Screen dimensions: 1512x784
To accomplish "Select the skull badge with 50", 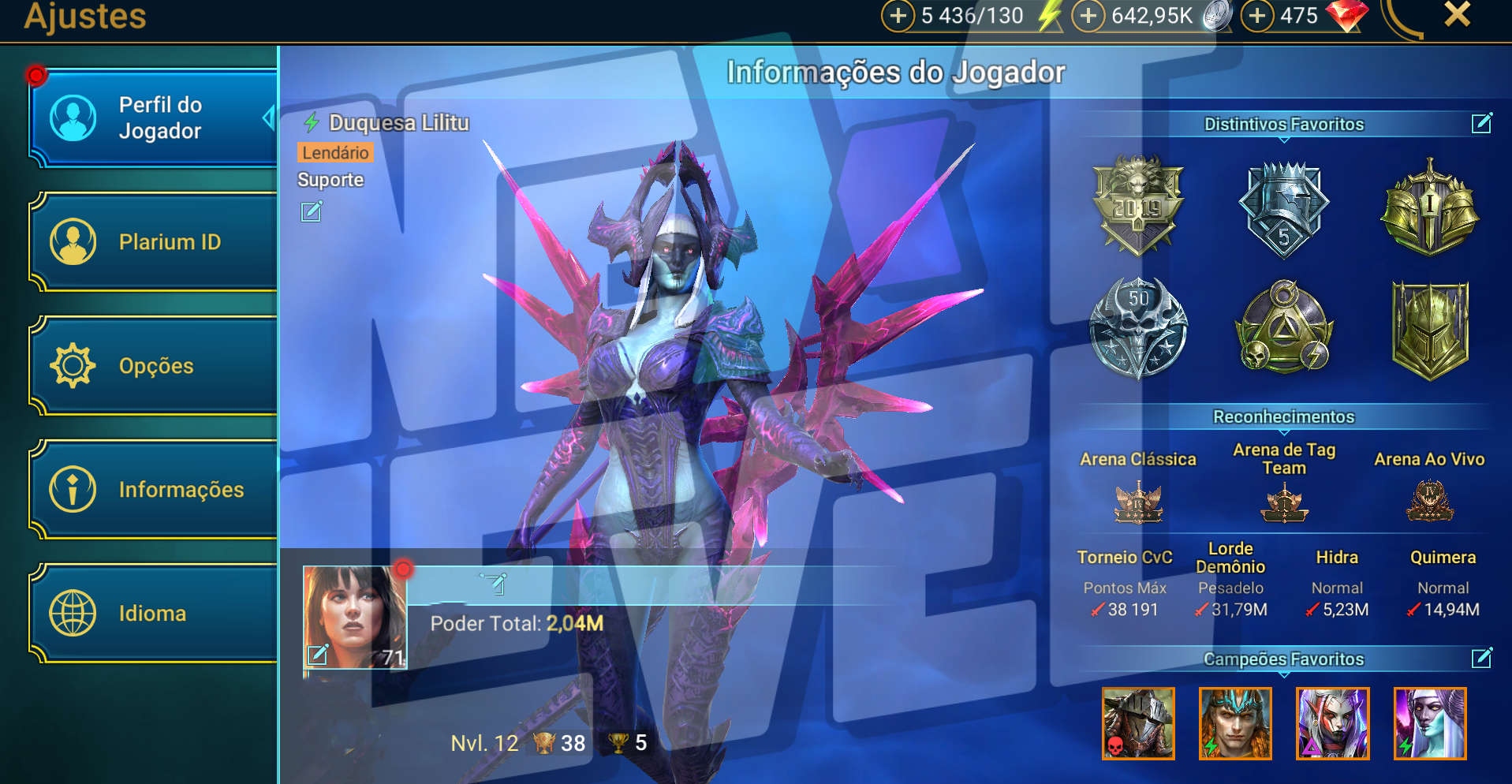I will tap(1137, 328).
